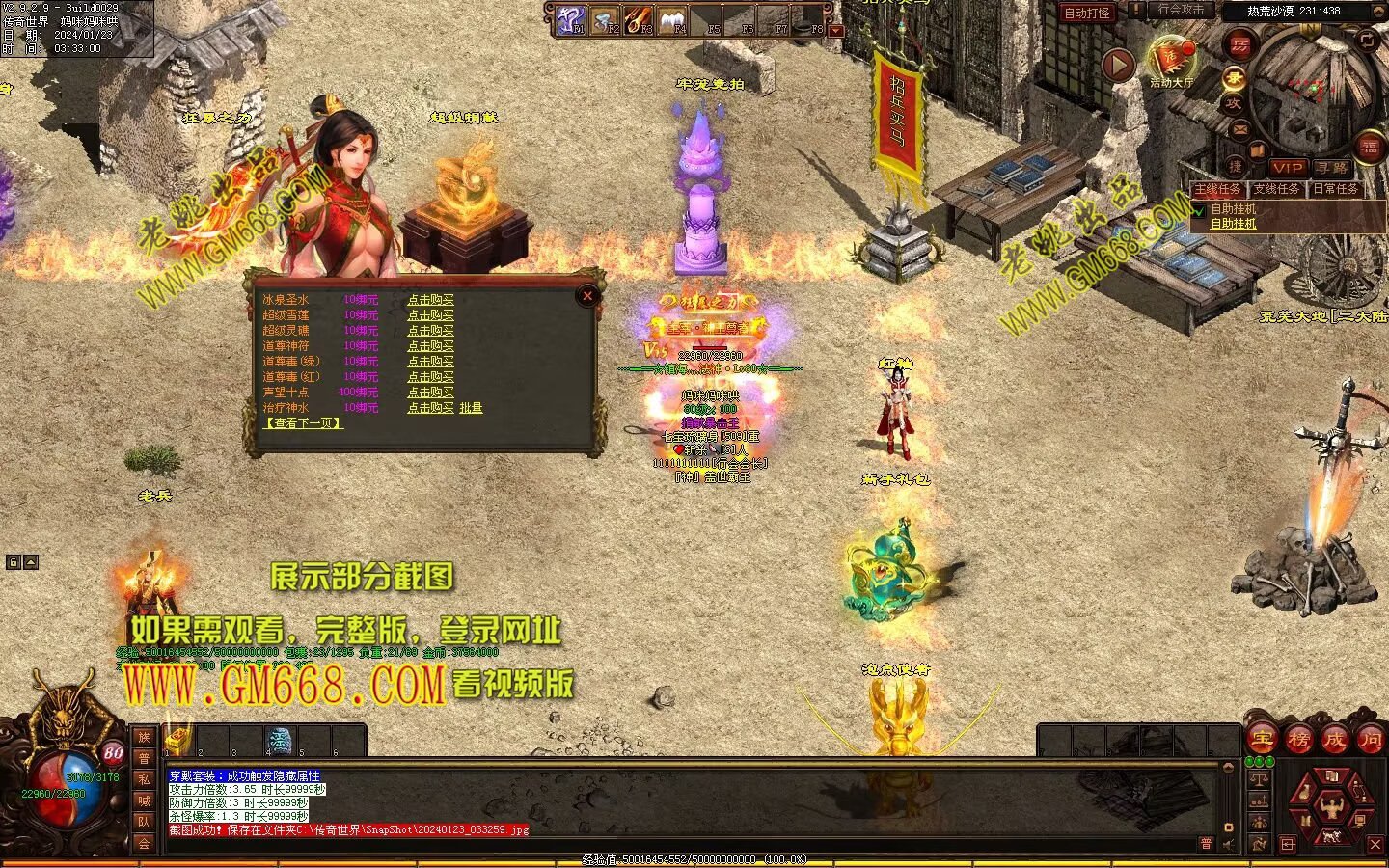This screenshot has height=868, width=1389.
Task: Open the 榜 ranking button
Action: pyautogui.click(x=1298, y=740)
